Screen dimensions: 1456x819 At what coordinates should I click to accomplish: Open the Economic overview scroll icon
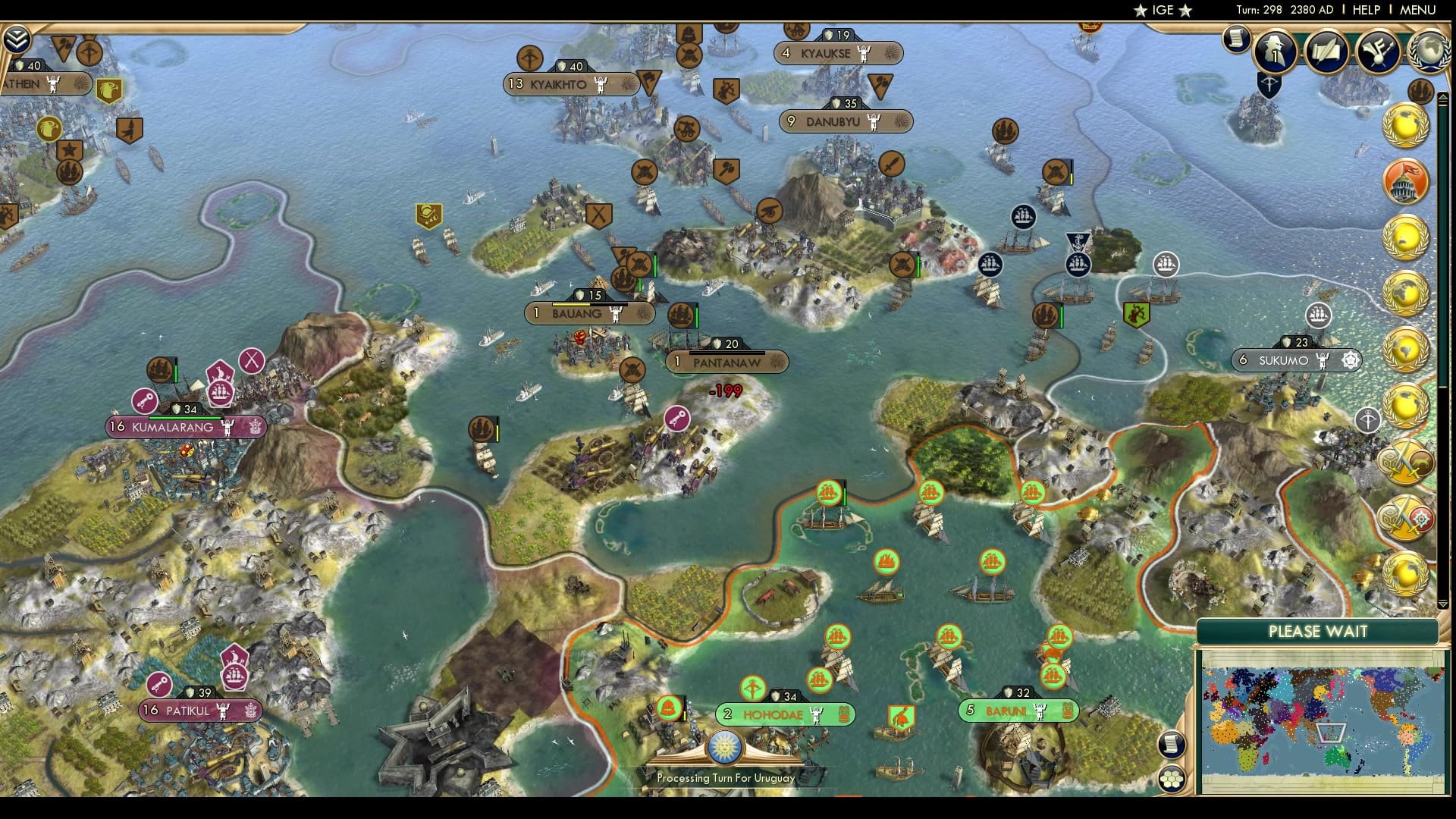1238,42
